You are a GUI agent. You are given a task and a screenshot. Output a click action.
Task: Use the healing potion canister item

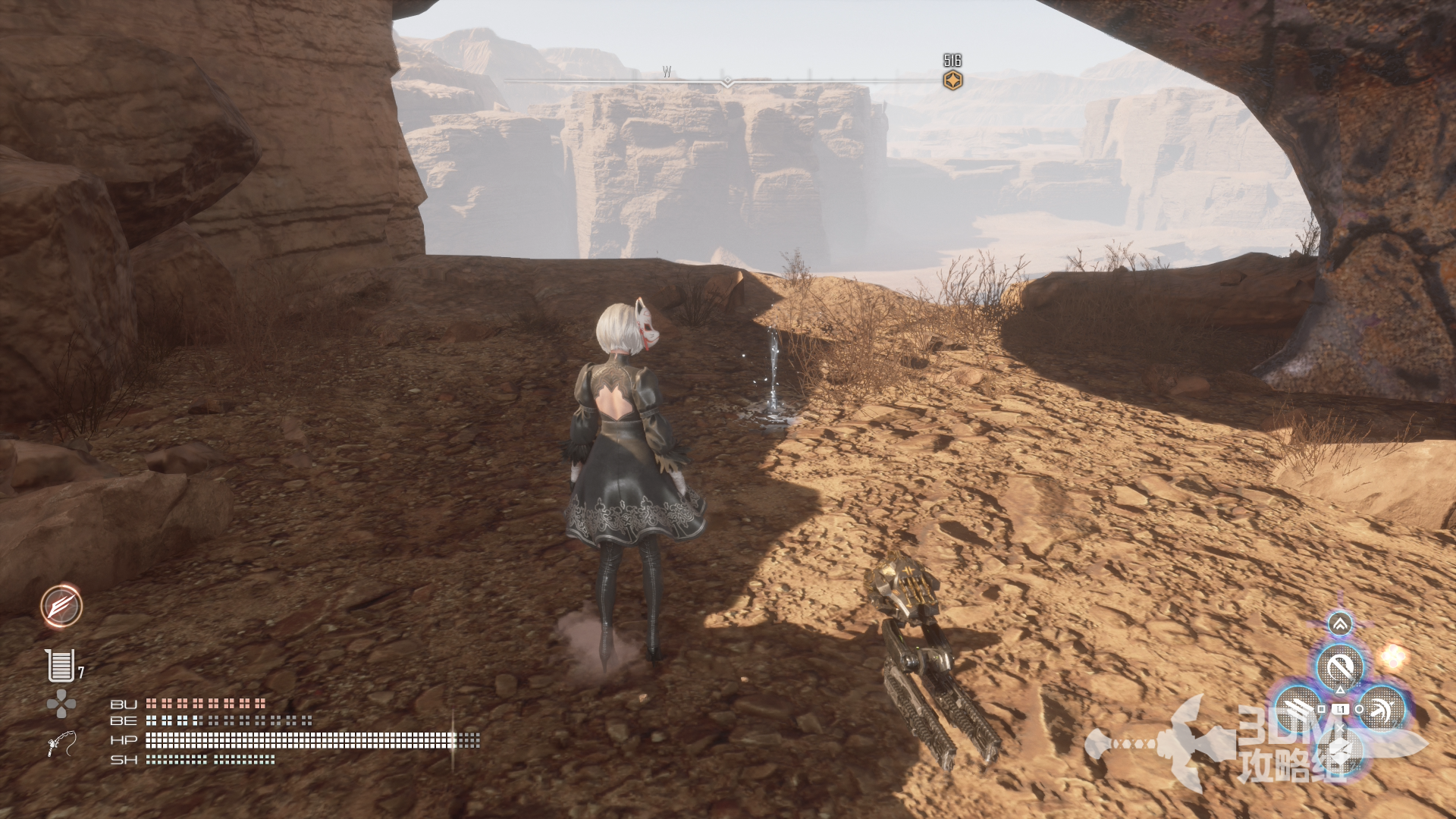60,666
